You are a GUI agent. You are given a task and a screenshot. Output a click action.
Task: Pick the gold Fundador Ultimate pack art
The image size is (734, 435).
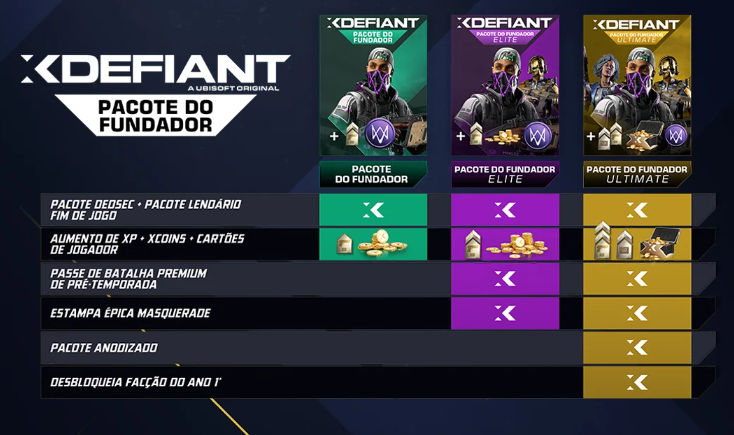pyautogui.click(x=637, y=85)
